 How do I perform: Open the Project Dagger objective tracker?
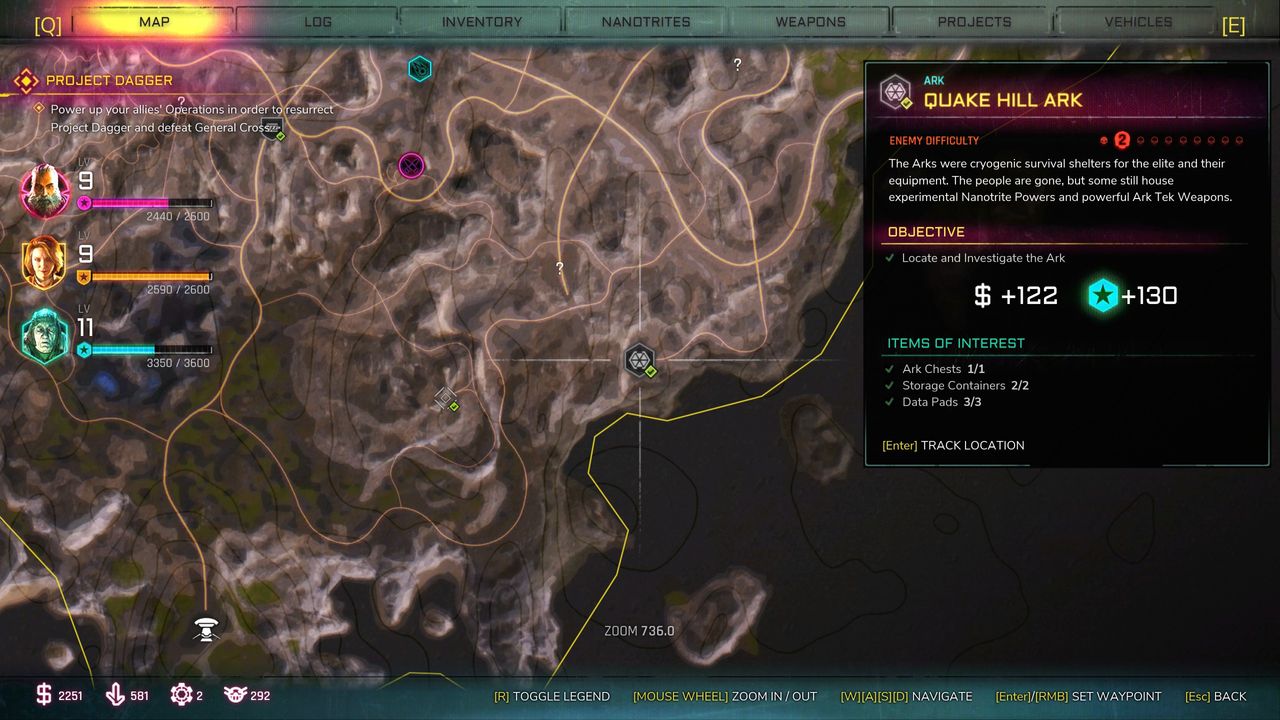[108, 80]
